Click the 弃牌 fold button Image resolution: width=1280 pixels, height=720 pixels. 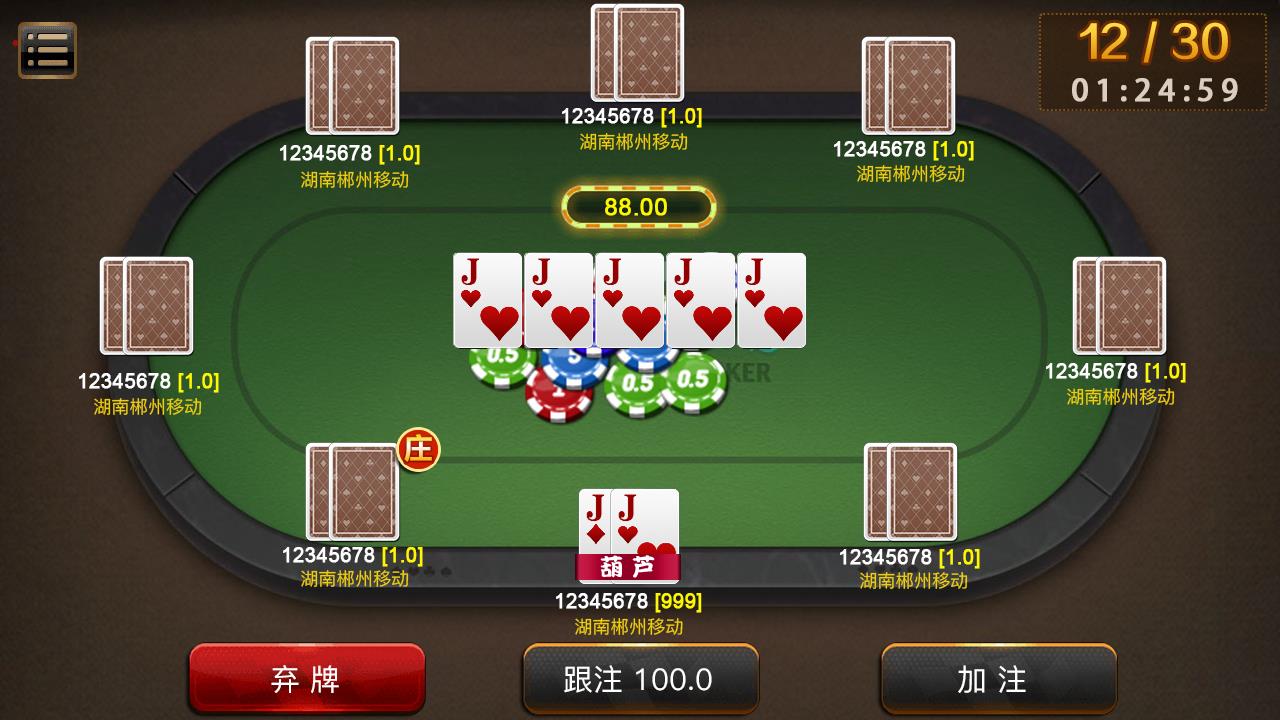[x=307, y=679]
